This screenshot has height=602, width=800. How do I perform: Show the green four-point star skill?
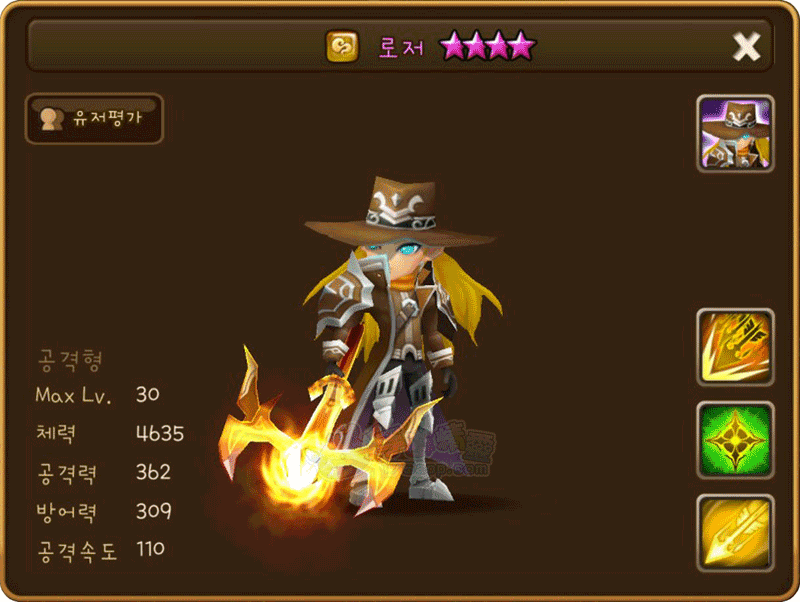click(x=735, y=440)
